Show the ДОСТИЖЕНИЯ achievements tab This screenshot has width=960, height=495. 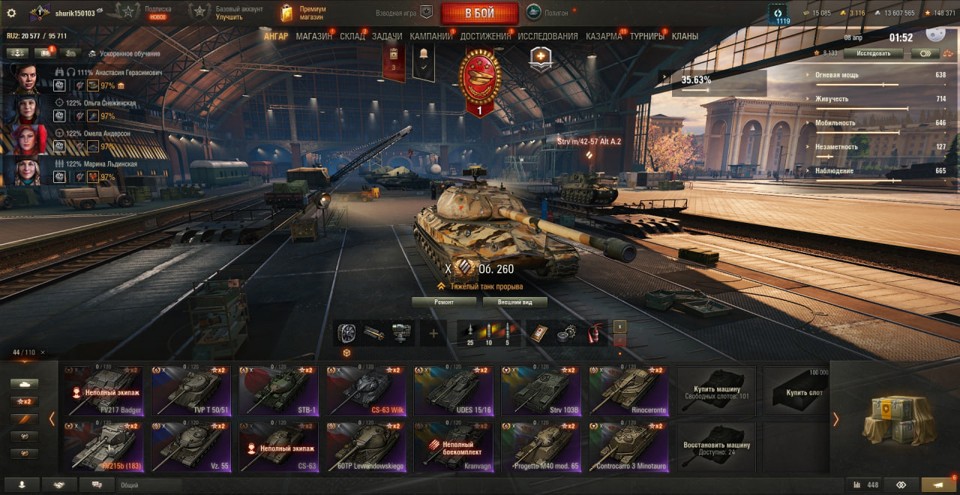click(484, 36)
